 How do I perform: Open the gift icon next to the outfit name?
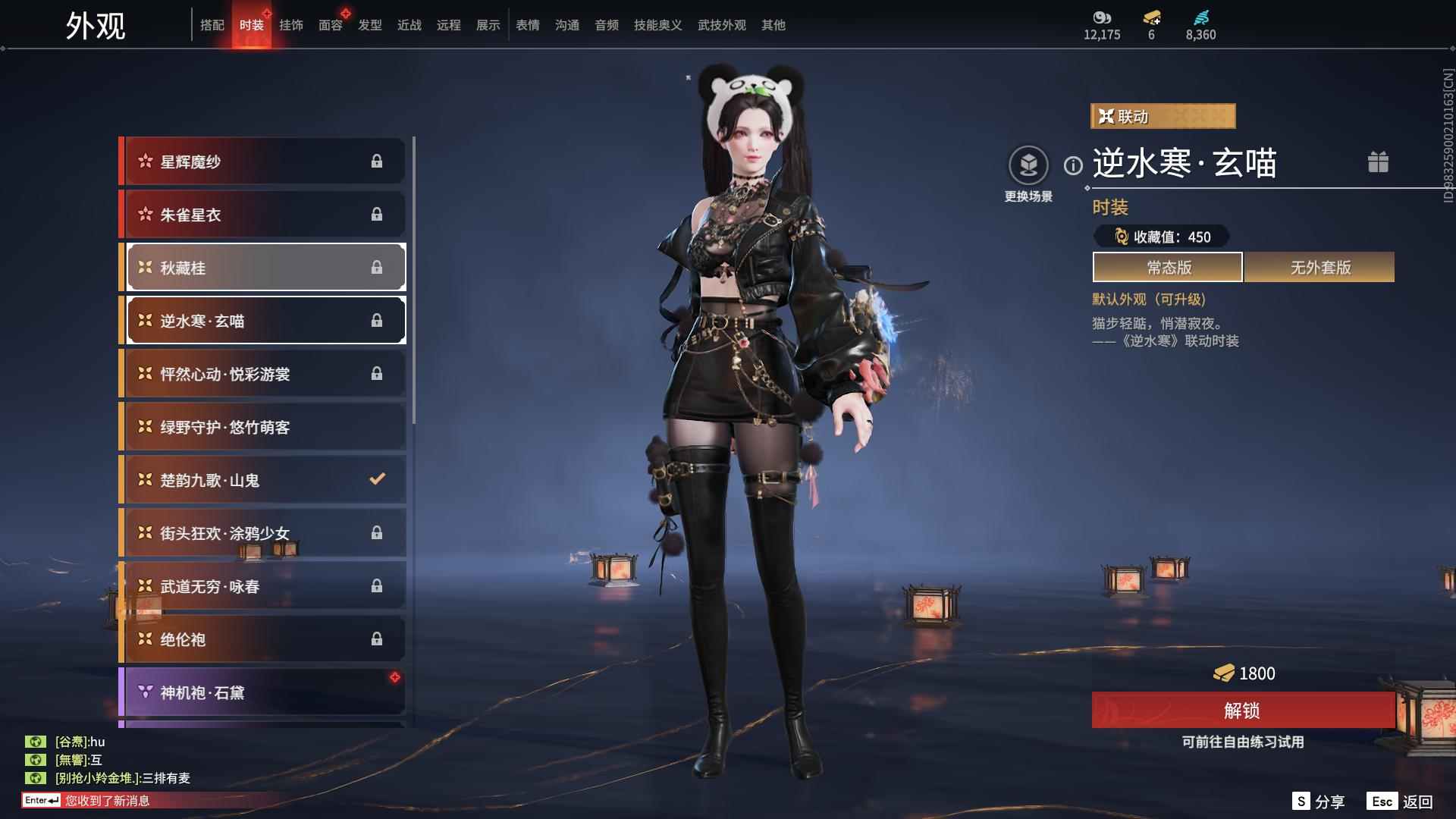coord(1378,162)
